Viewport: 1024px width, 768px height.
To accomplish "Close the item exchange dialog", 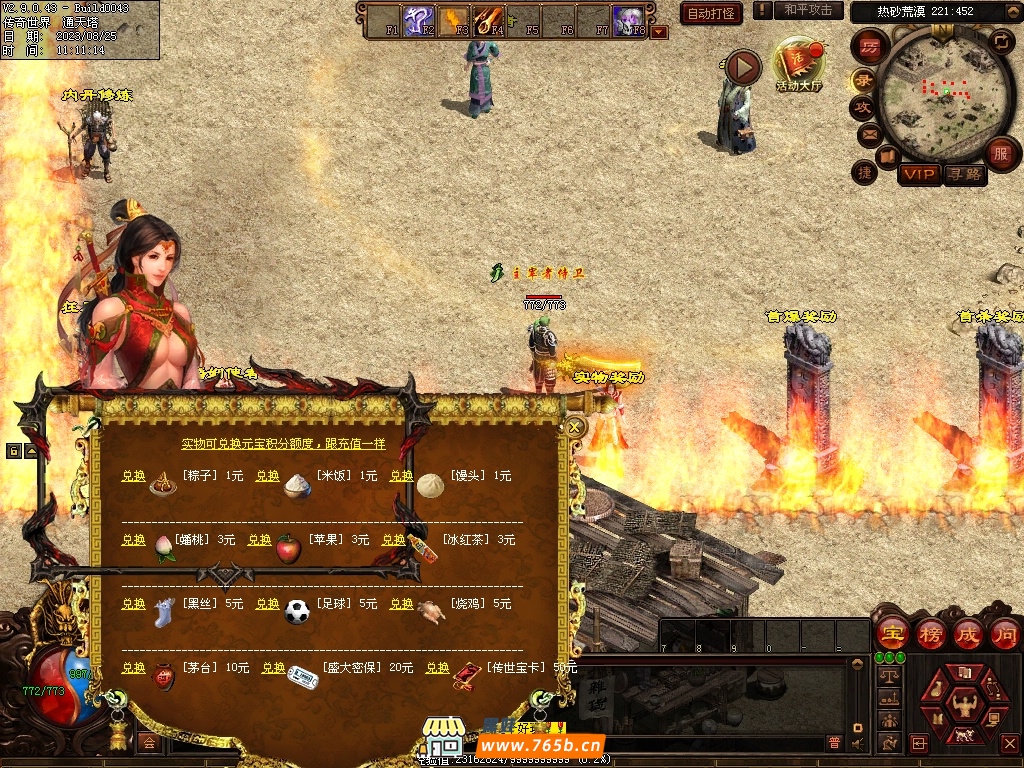I will click(x=575, y=427).
